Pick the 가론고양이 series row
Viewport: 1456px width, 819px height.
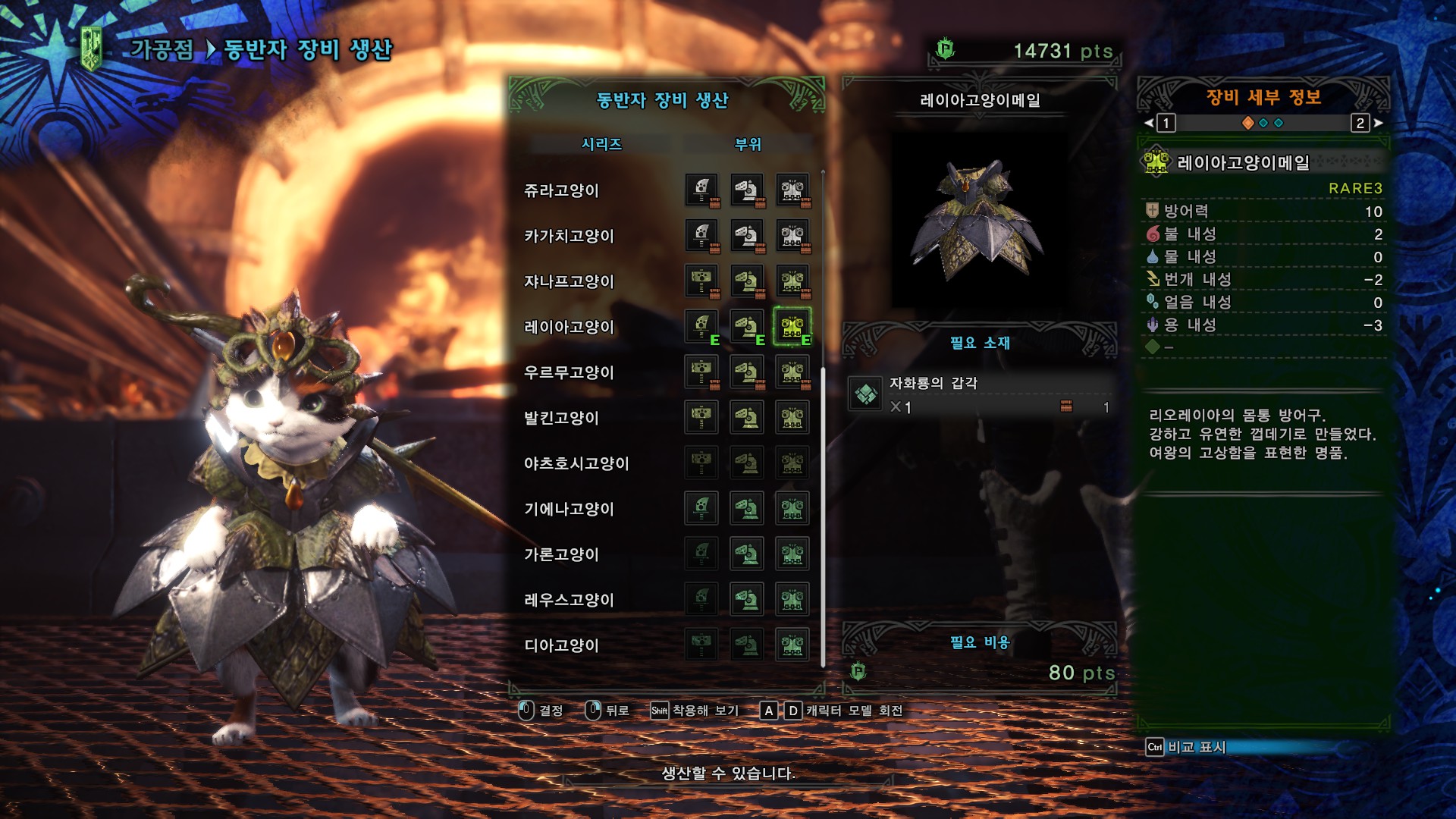point(561,554)
